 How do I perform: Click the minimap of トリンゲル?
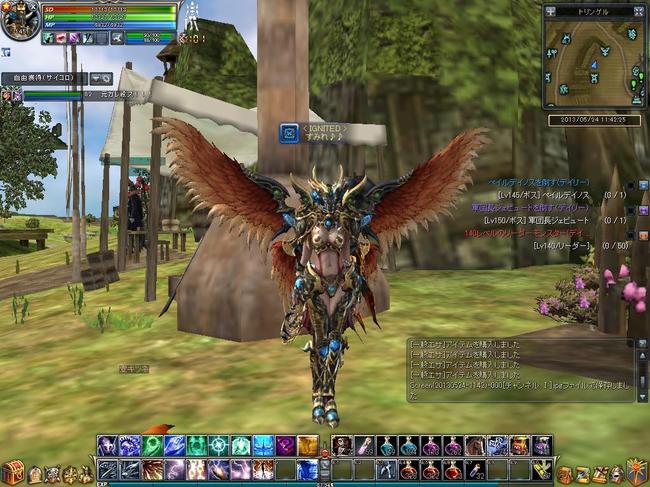click(x=592, y=63)
